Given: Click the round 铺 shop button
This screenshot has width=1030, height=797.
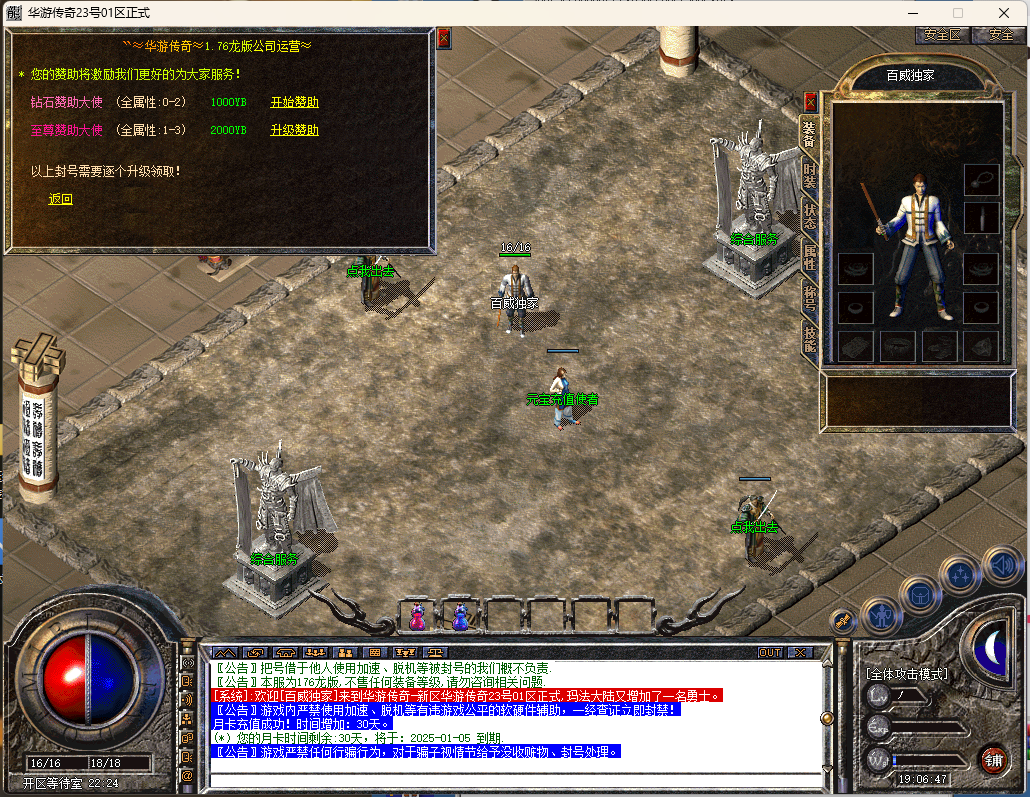Looking at the screenshot, I should click(992, 759).
